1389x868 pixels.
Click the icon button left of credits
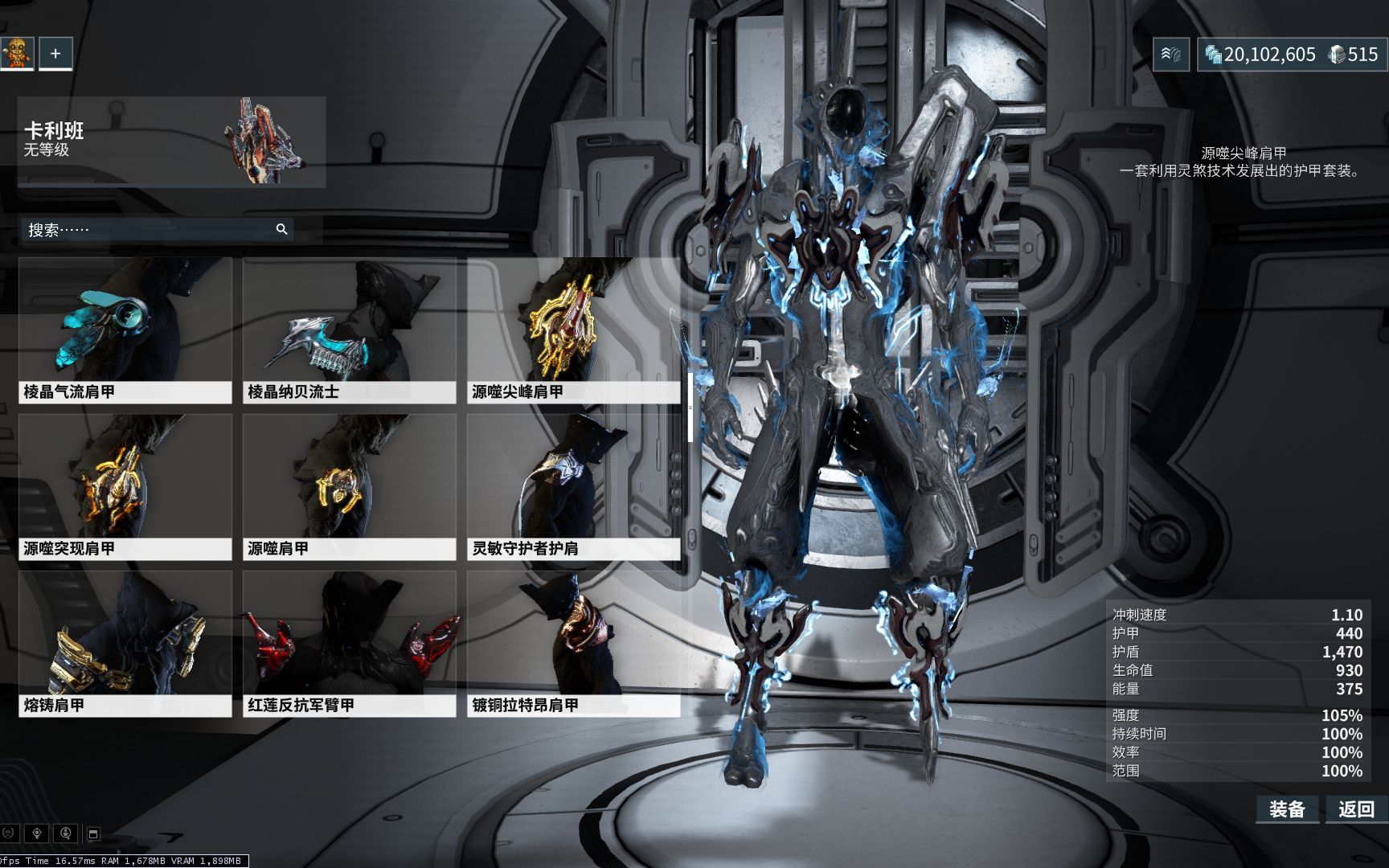[x=1170, y=55]
